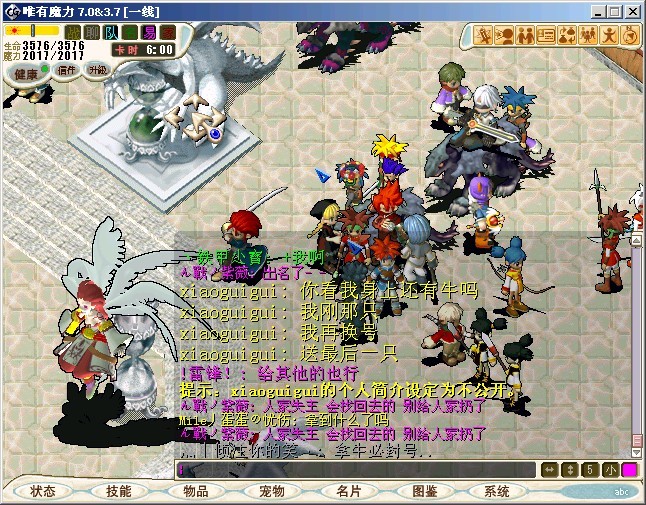646x505 pixels.
Task: Open the 名片 (Name Card) menu
Action: pyautogui.click(x=348, y=492)
